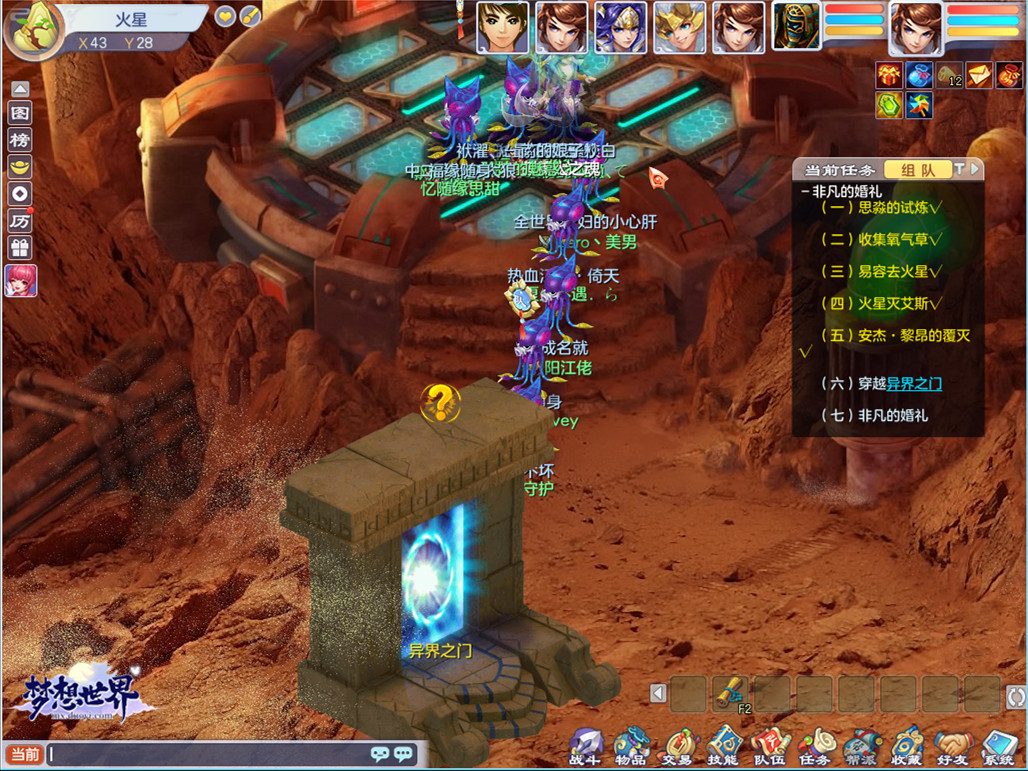Screen dimensions: 1028x771
Task: Use the scroll item in the F2 hotbar slot
Action: (x=731, y=693)
